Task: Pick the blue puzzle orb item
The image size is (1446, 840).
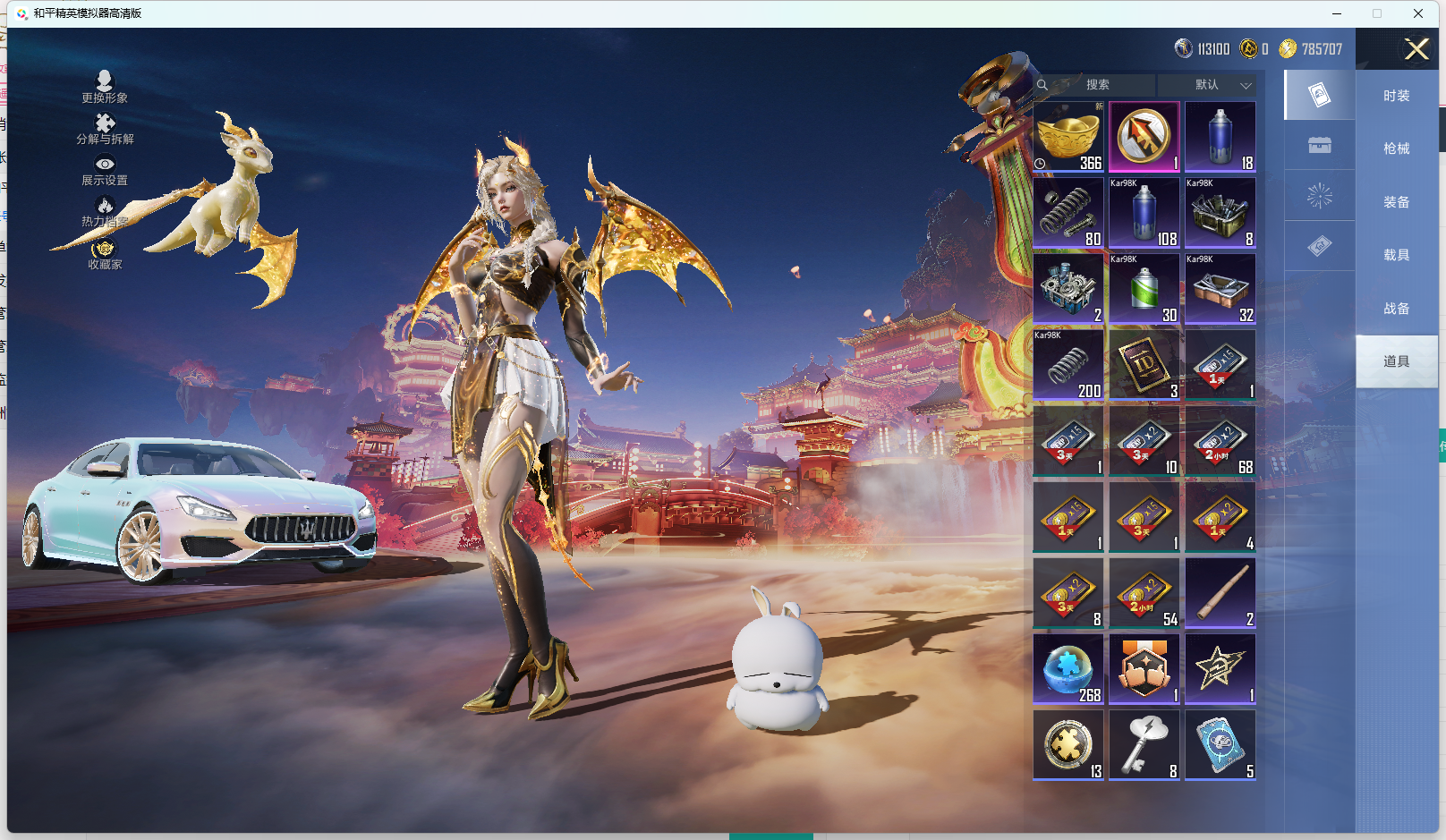Action: 1068,669
